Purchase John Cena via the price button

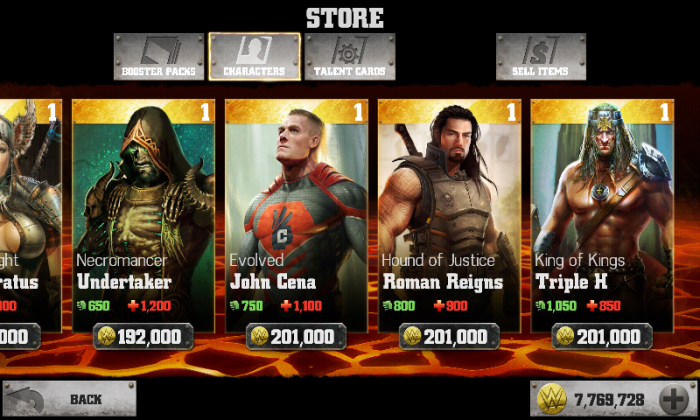tap(296, 337)
